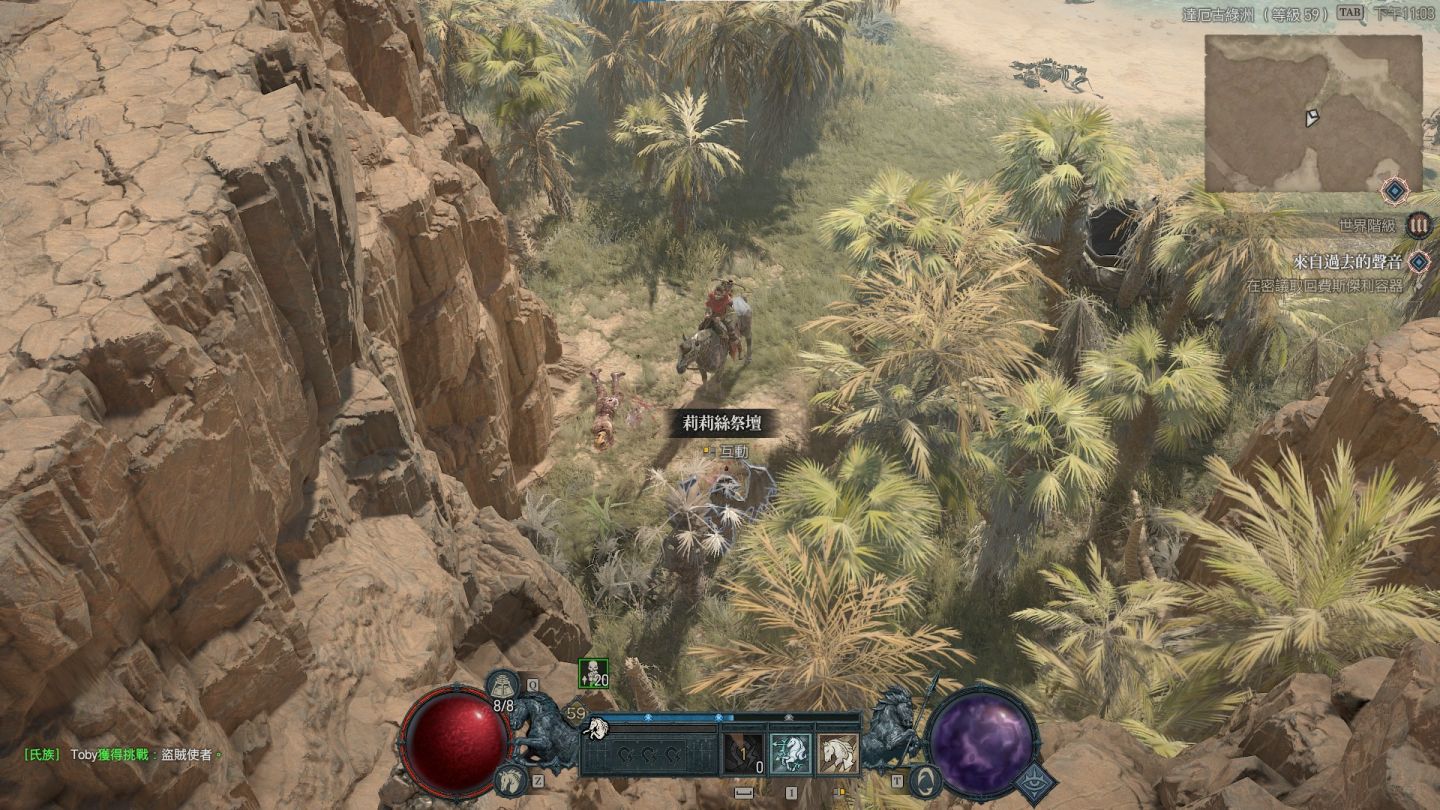Viewport: 1440px width, 810px height.
Task: Click the crescent evade icon
Action: tap(922, 781)
